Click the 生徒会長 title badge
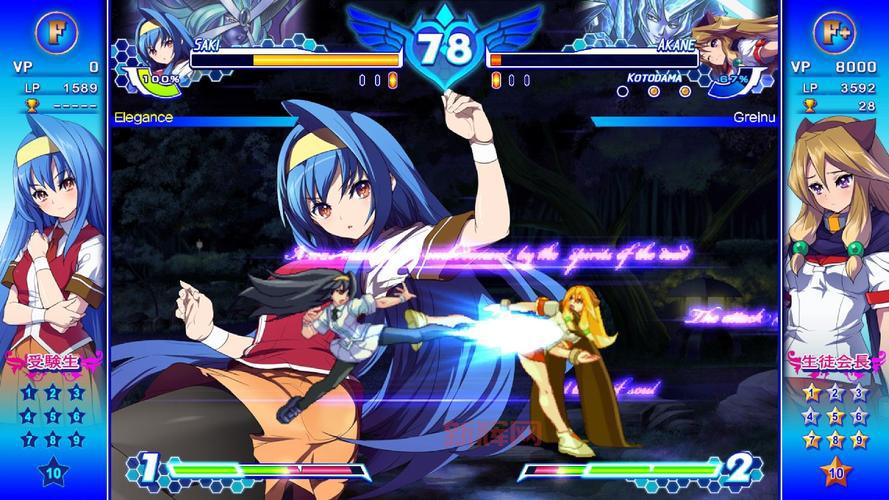 point(833,360)
